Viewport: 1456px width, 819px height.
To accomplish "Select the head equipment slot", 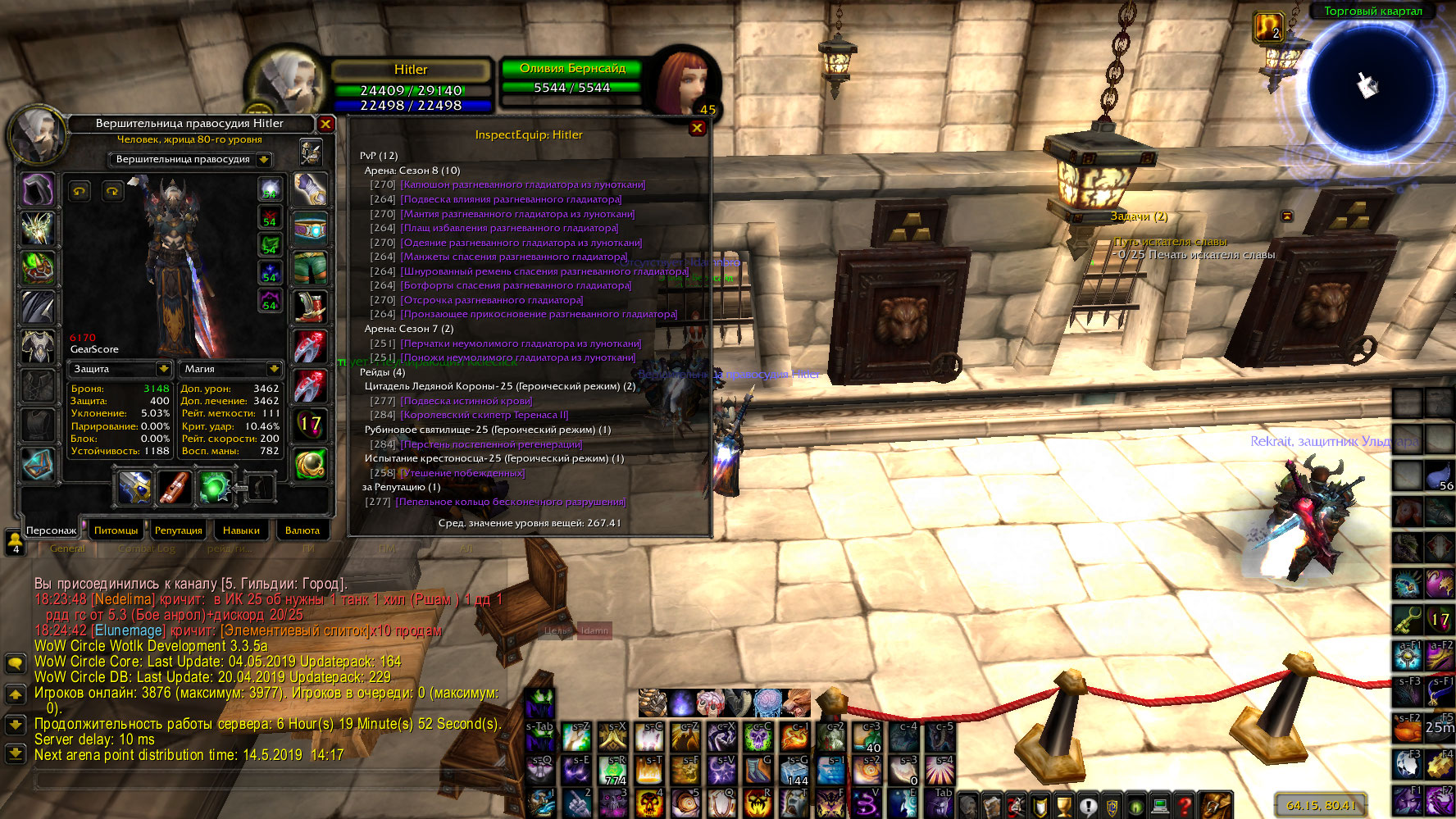I will click(x=37, y=190).
